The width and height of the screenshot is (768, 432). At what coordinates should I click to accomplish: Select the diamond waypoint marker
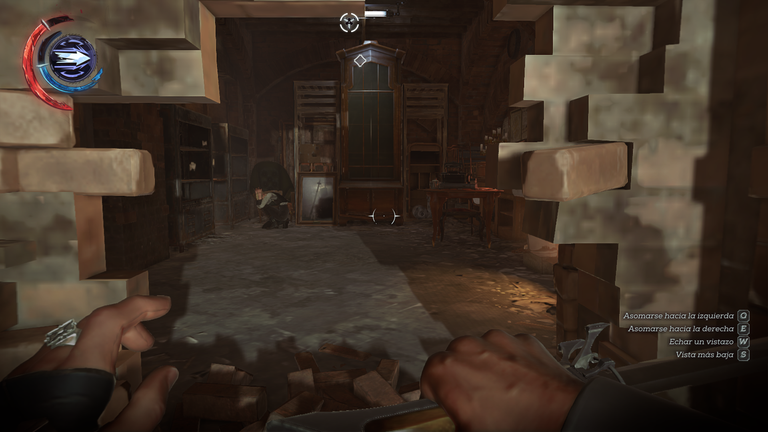point(360,61)
